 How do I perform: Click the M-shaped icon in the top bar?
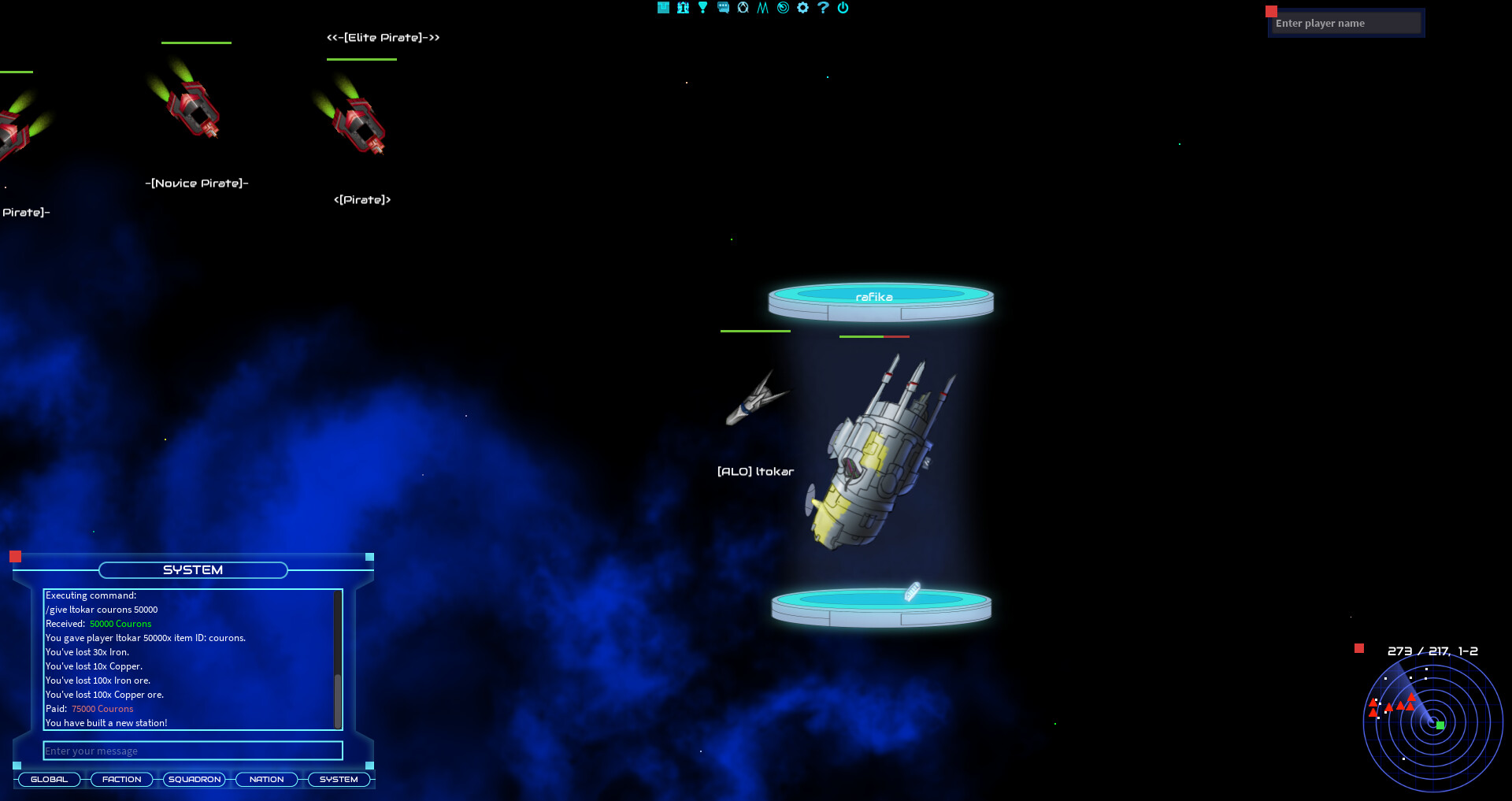point(763,8)
